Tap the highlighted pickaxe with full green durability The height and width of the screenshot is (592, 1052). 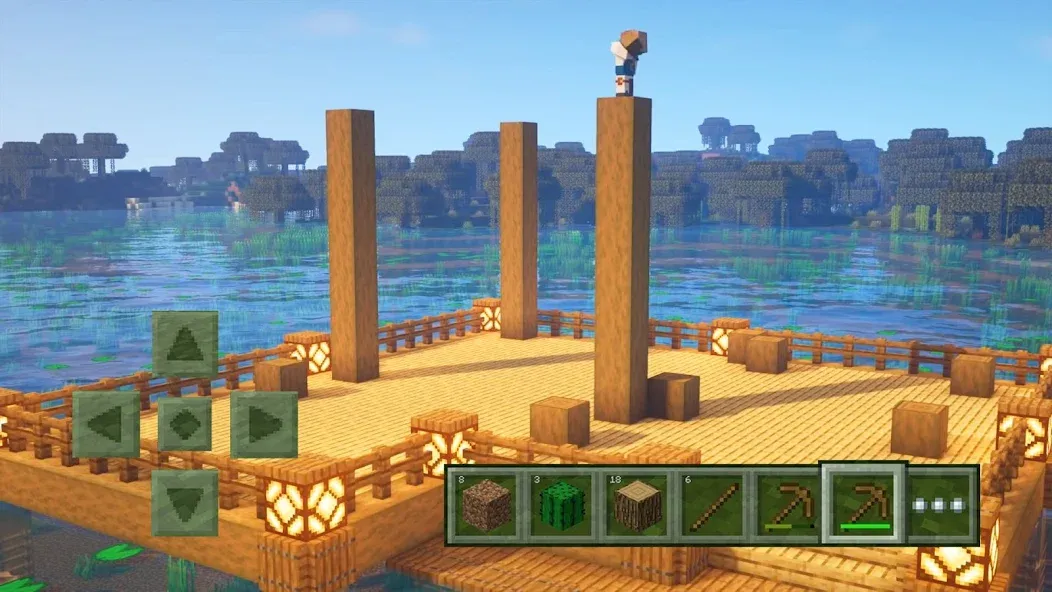tap(862, 504)
